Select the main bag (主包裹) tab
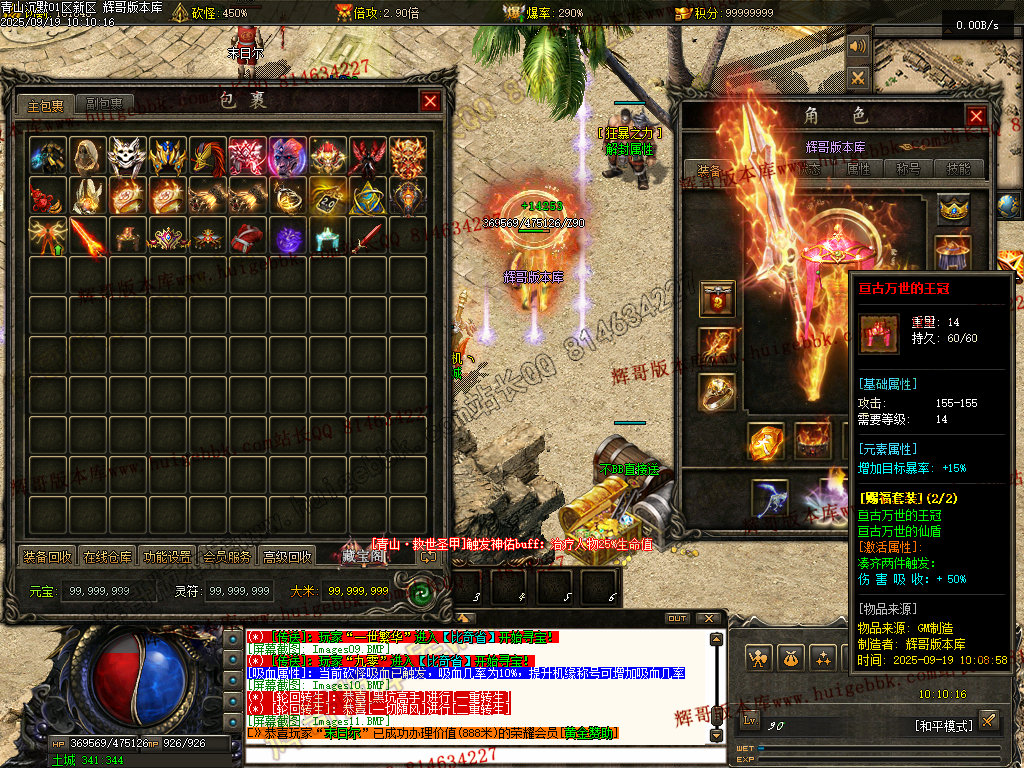 point(45,104)
